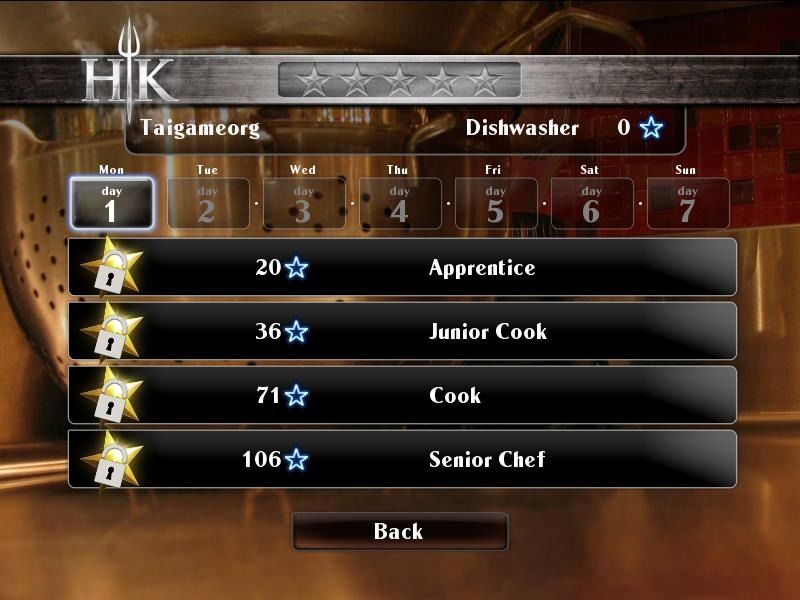Select the Monday day 1 tile

click(x=111, y=203)
